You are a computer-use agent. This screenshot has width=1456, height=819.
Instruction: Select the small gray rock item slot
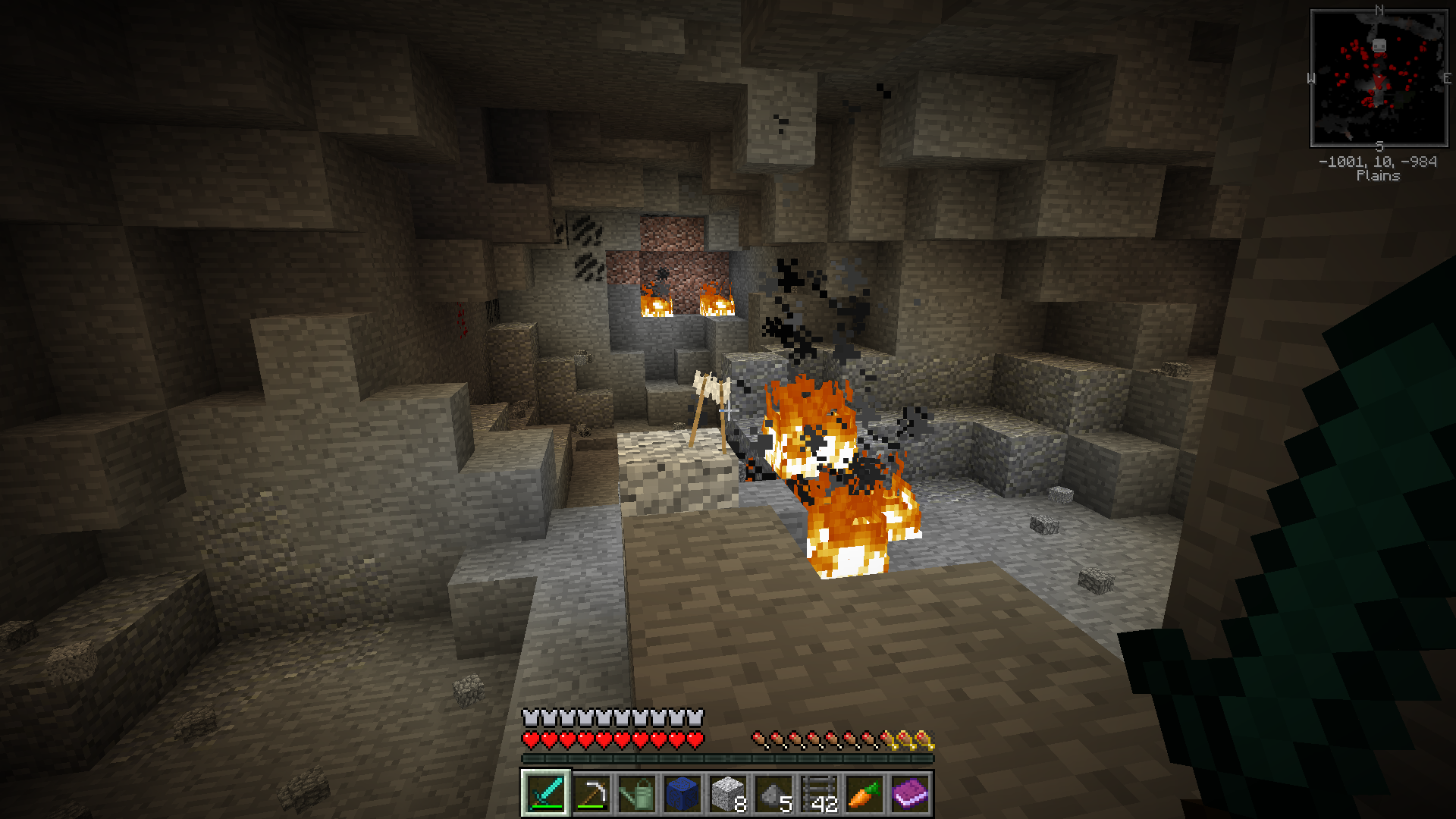[x=773, y=794]
